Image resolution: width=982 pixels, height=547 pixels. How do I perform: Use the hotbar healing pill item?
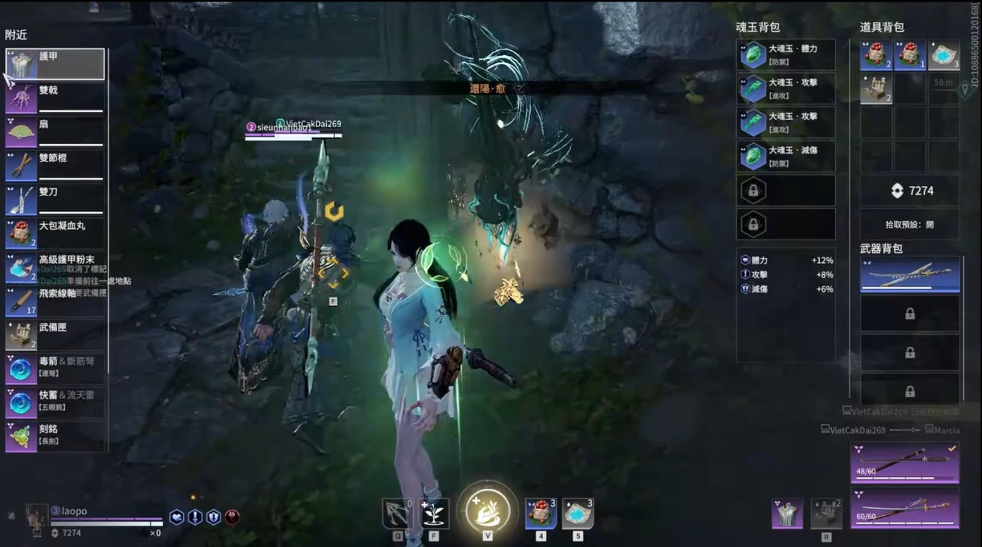click(540, 513)
